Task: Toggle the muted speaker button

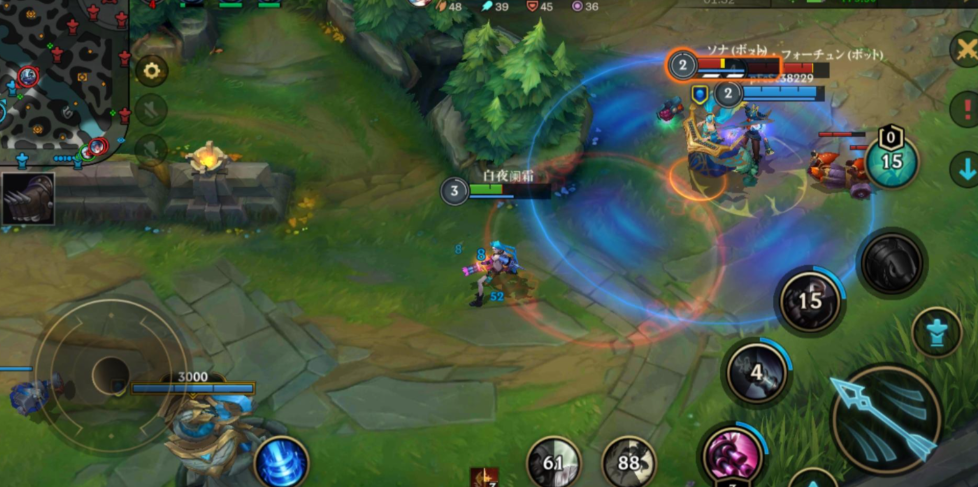Action: (x=151, y=110)
